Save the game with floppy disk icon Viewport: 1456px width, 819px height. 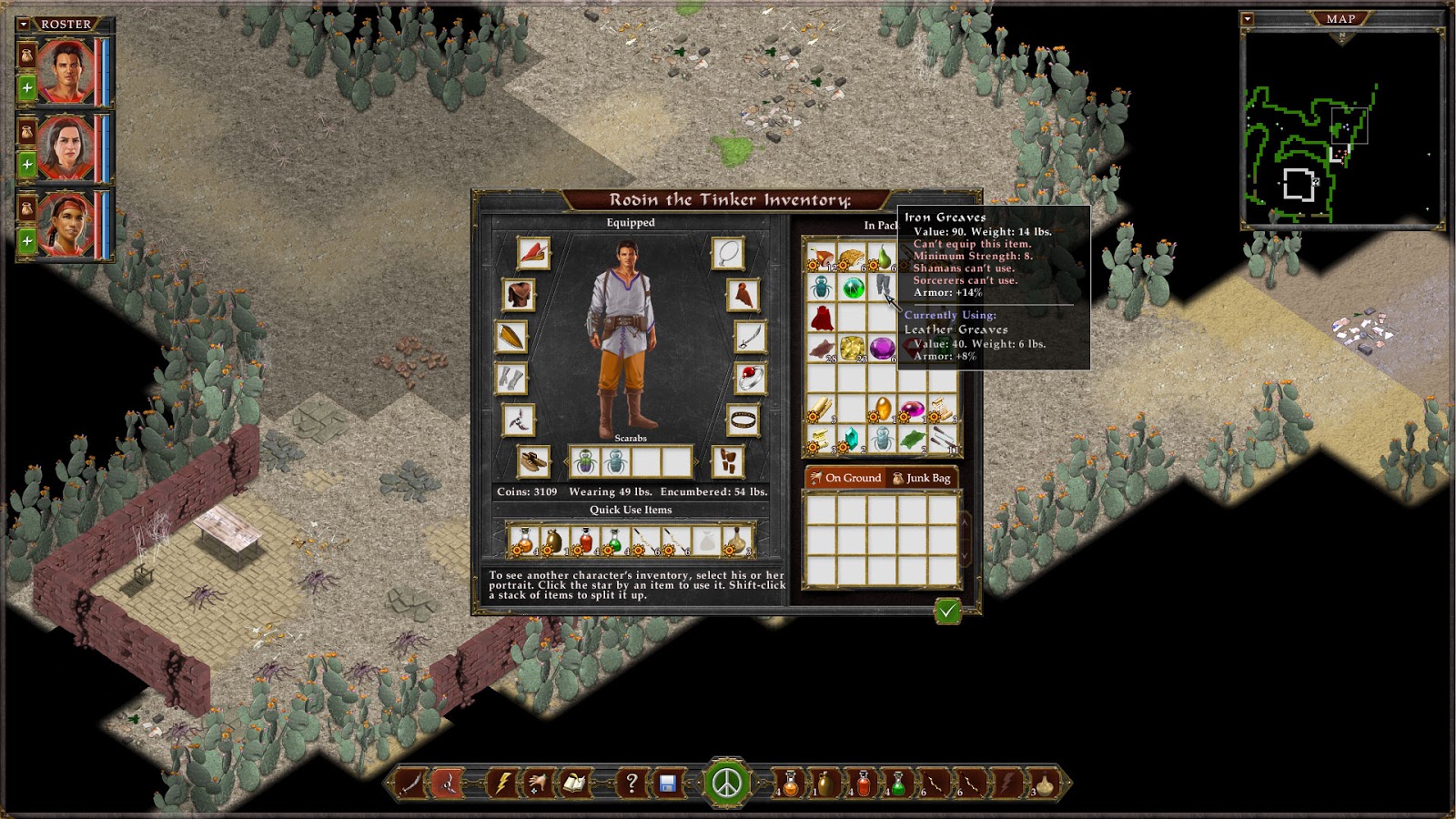(x=668, y=784)
